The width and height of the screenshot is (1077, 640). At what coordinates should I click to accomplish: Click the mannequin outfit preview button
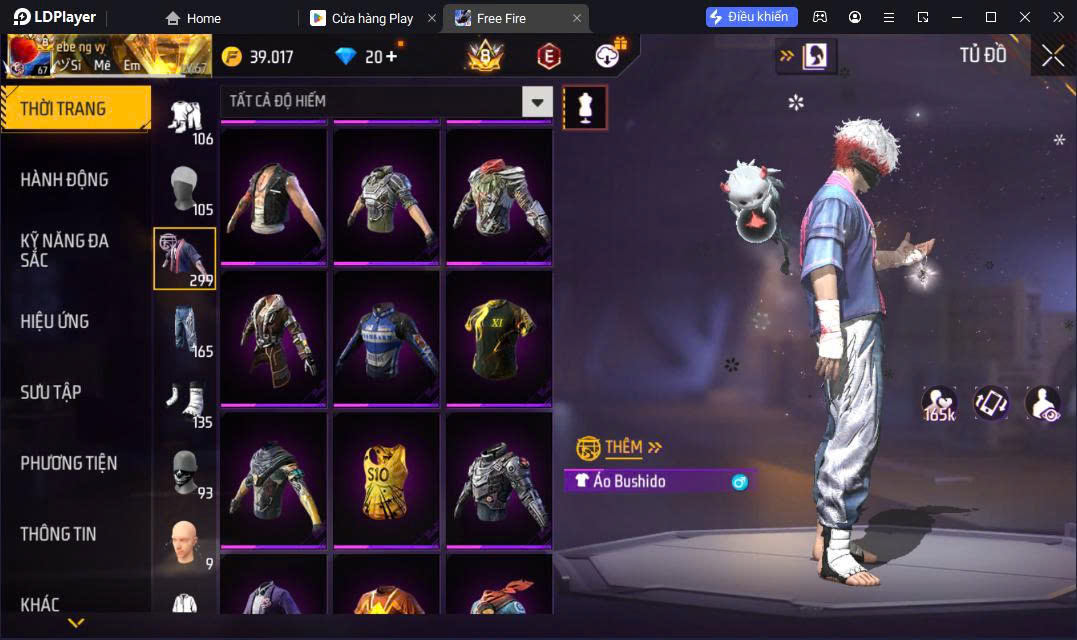coord(585,107)
